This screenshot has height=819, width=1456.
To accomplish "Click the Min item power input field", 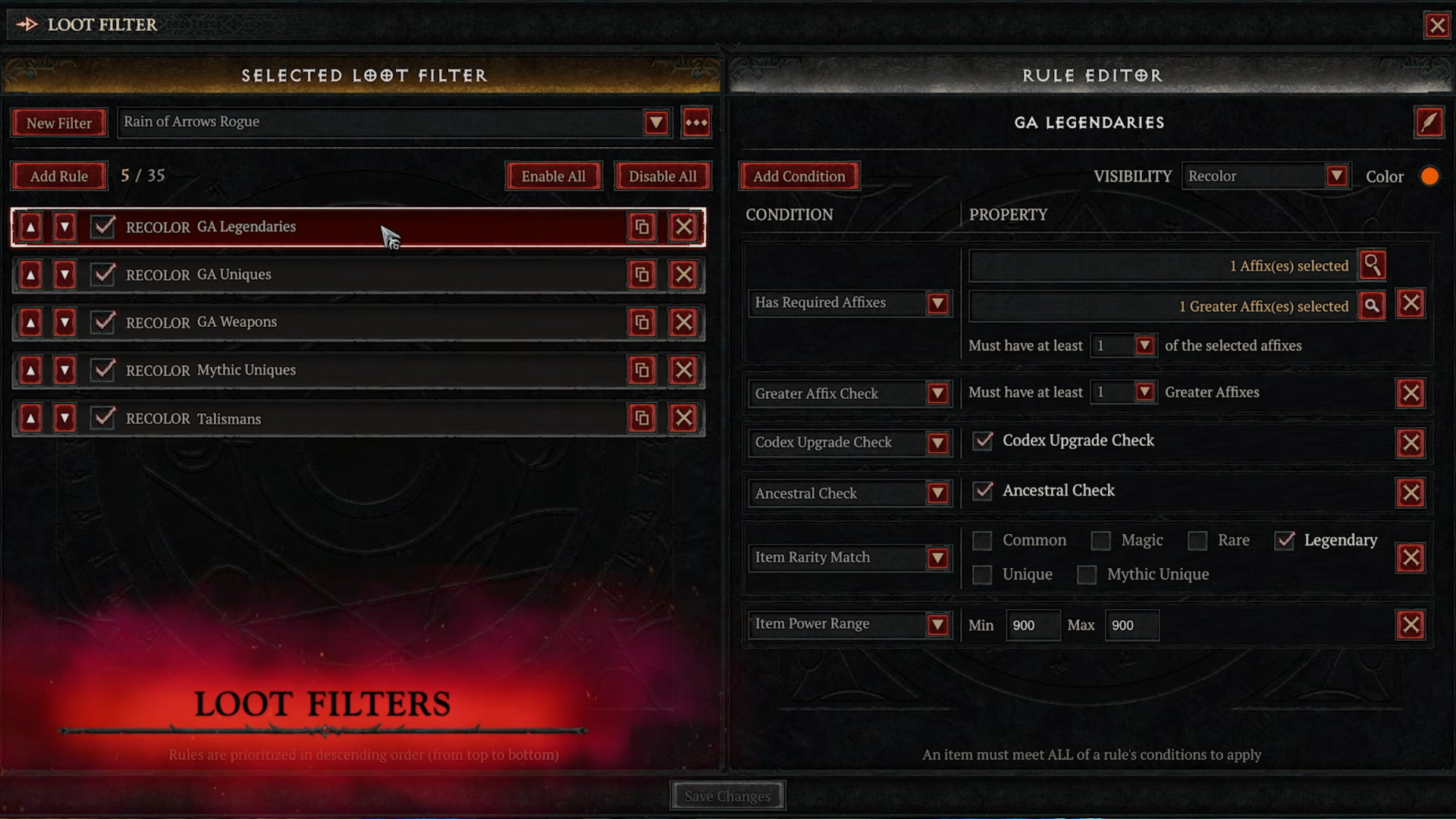I will click(x=1033, y=625).
